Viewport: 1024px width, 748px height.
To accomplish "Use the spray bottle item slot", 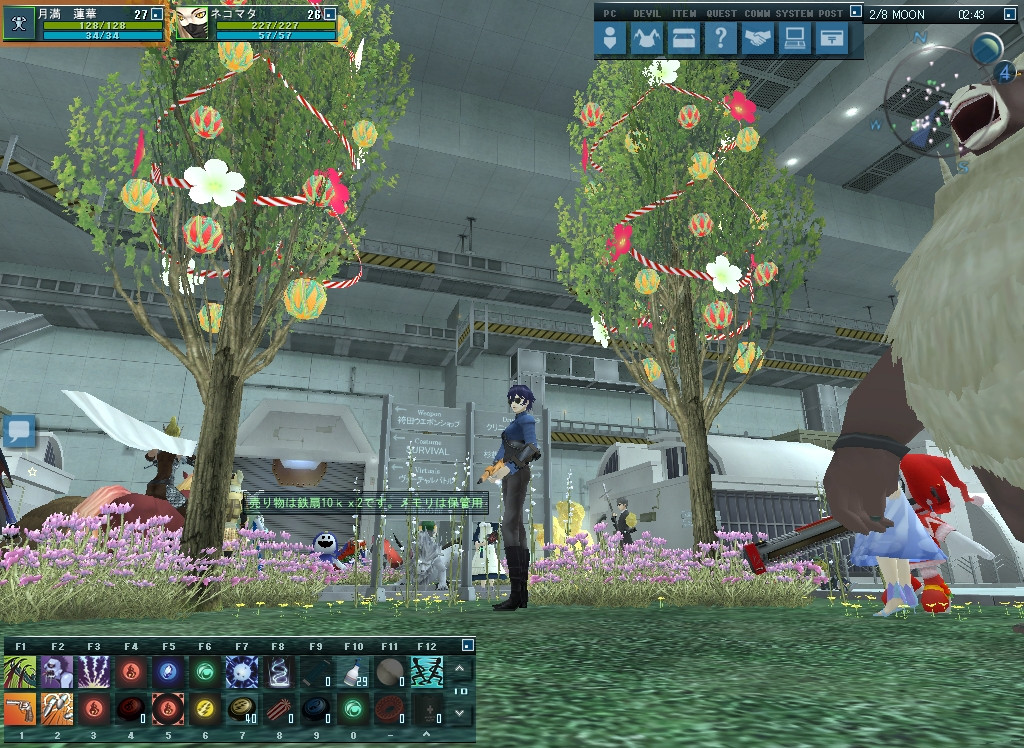I will (x=353, y=671).
